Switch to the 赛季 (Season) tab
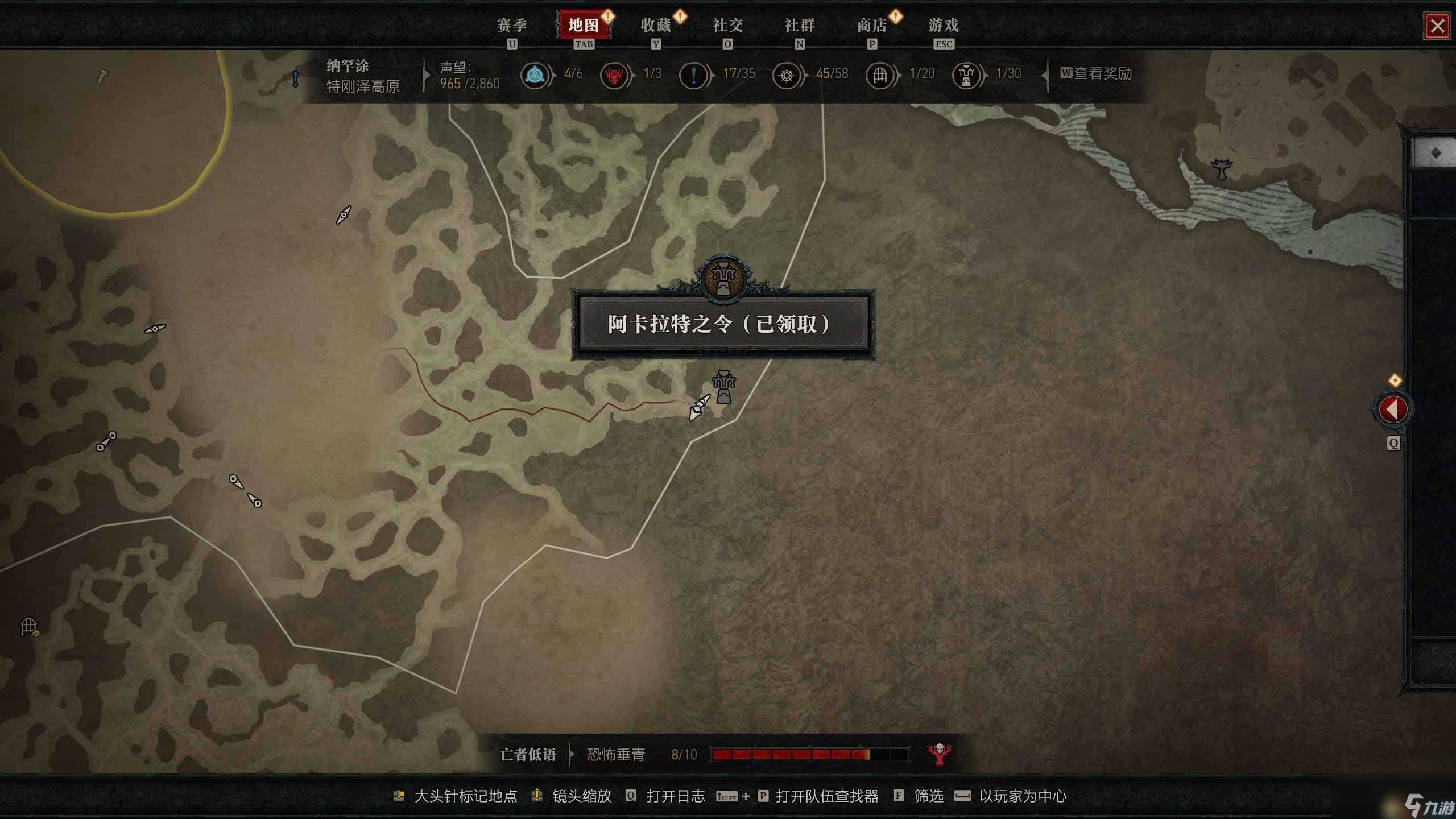1456x819 pixels. pos(512,26)
